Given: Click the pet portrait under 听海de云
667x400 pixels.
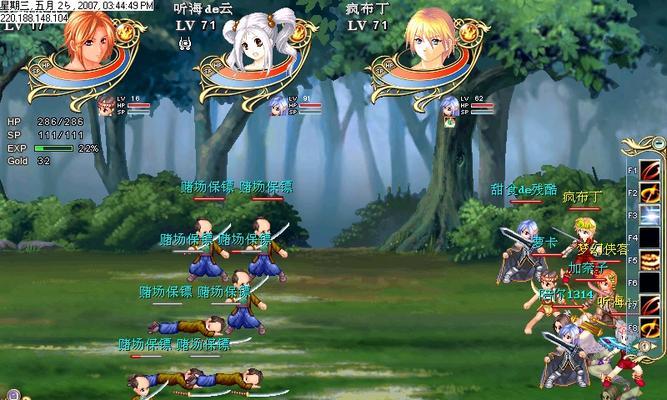Looking at the screenshot, I should 277,105.
